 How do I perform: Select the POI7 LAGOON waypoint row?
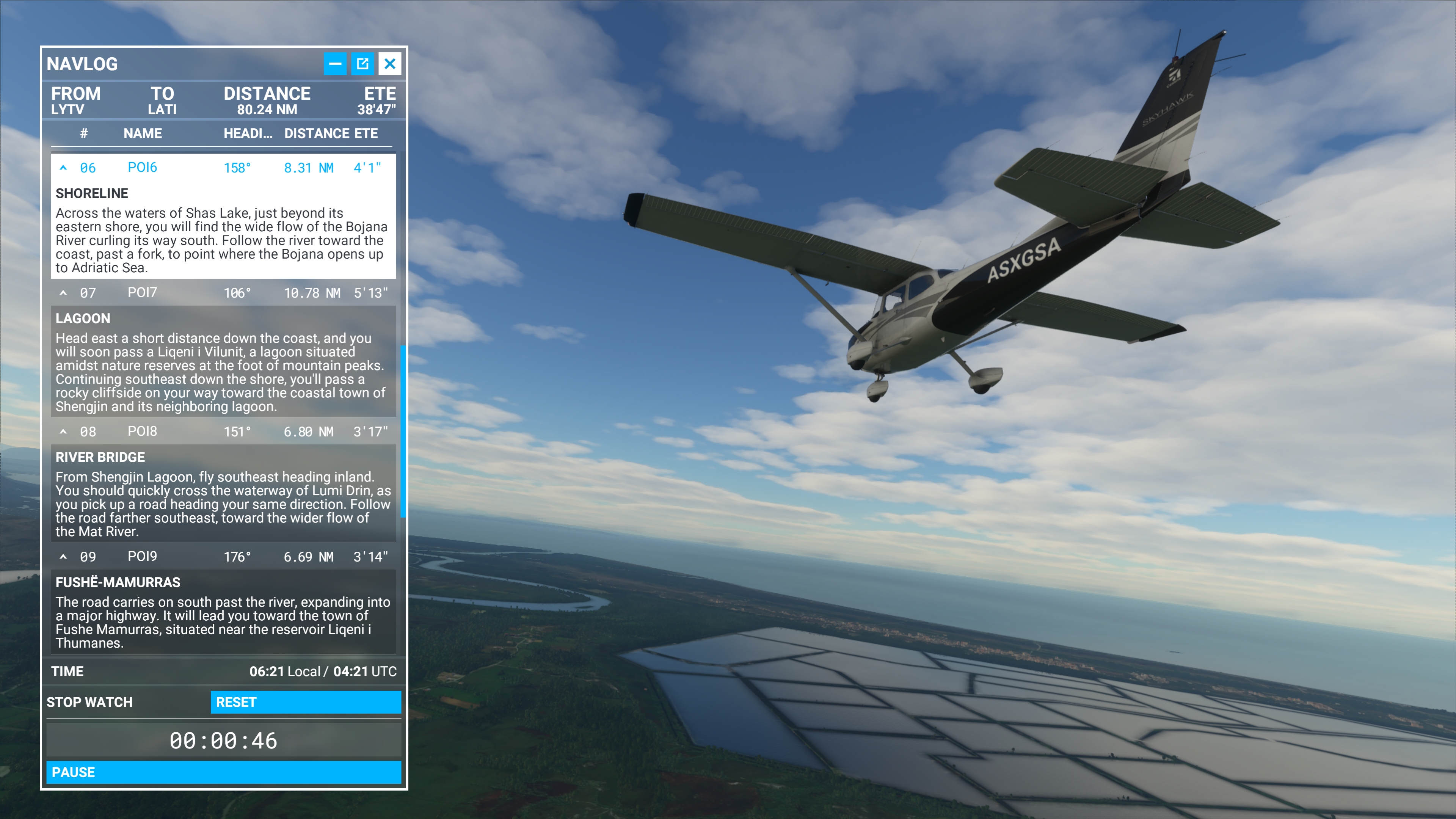point(143,293)
